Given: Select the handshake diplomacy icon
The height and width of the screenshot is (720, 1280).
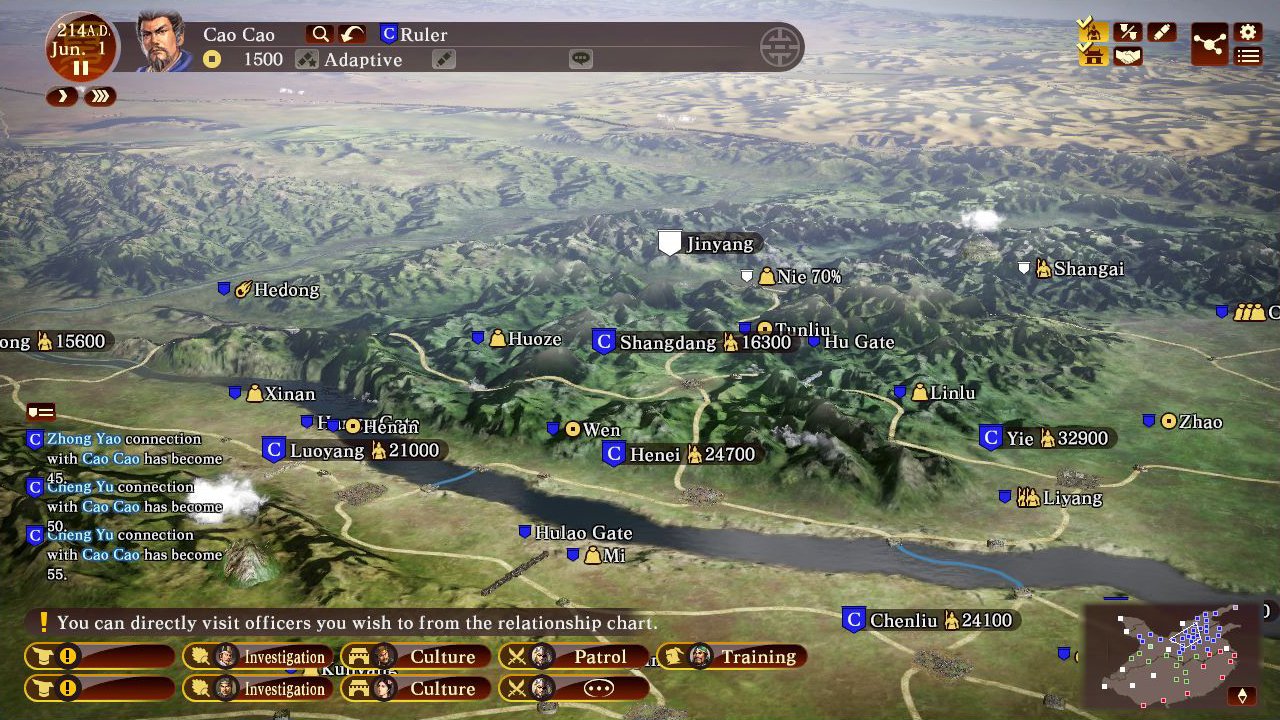Looking at the screenshot, I should click(1127, 56).
